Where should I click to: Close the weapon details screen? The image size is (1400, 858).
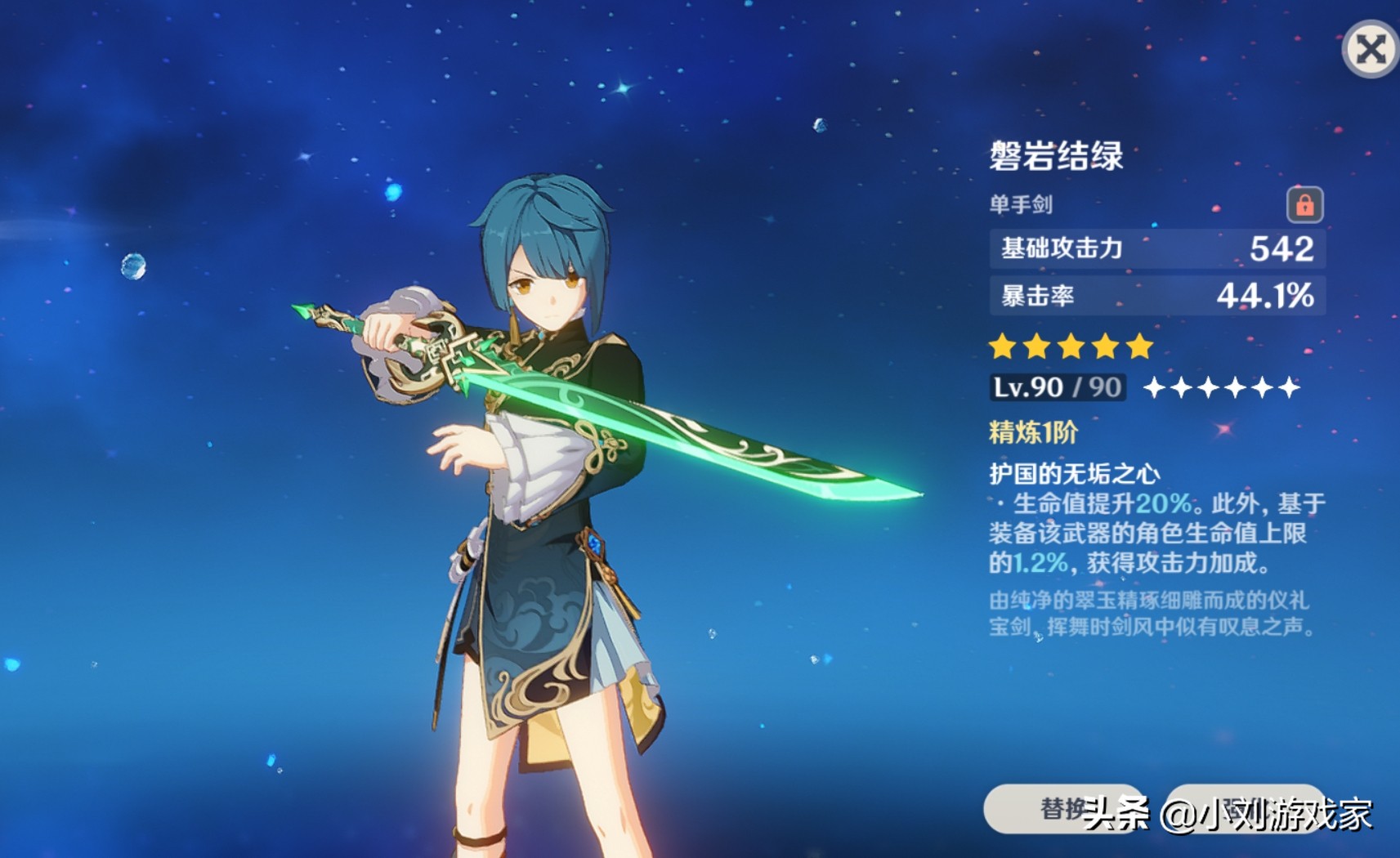coord(1370,49)
